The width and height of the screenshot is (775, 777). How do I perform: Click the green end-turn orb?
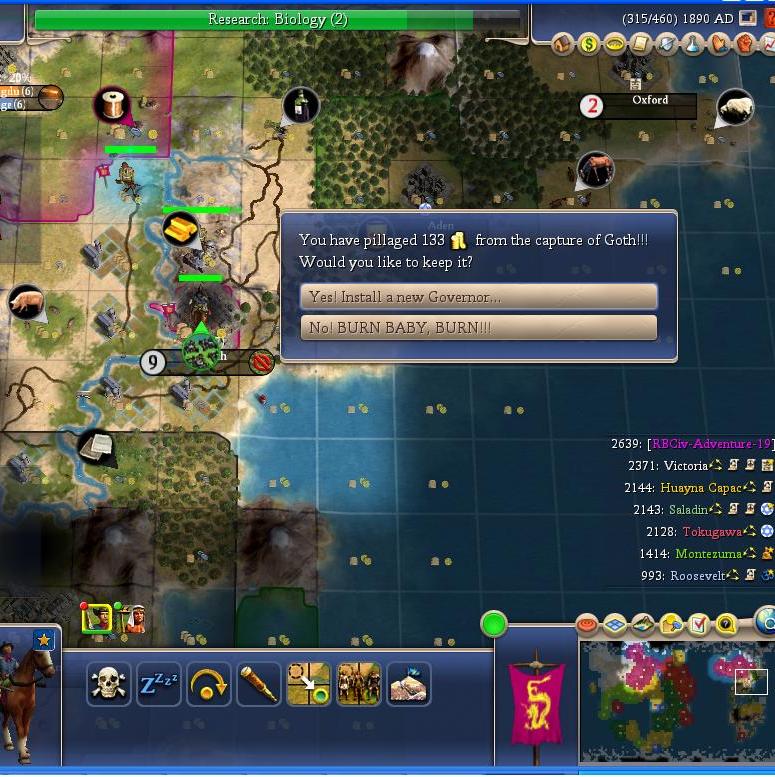494,625
